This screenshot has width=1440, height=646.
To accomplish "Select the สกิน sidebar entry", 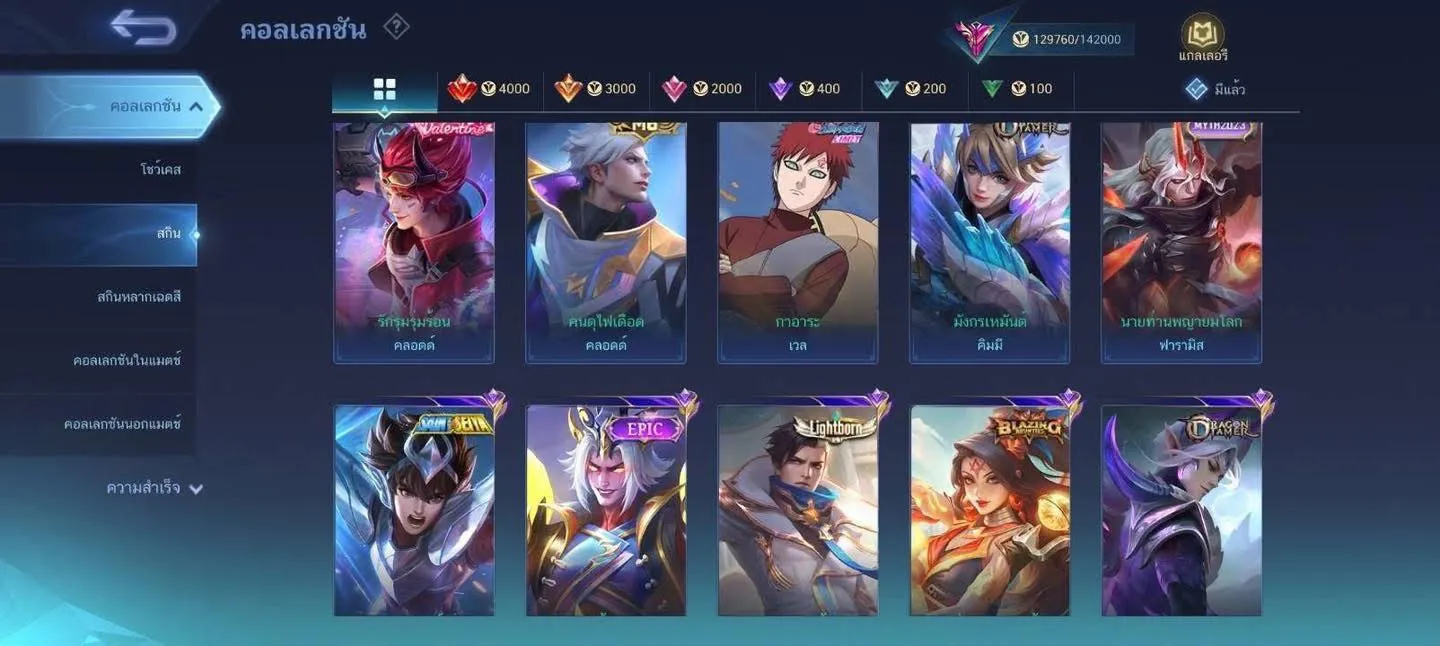I will pos(168,234).
